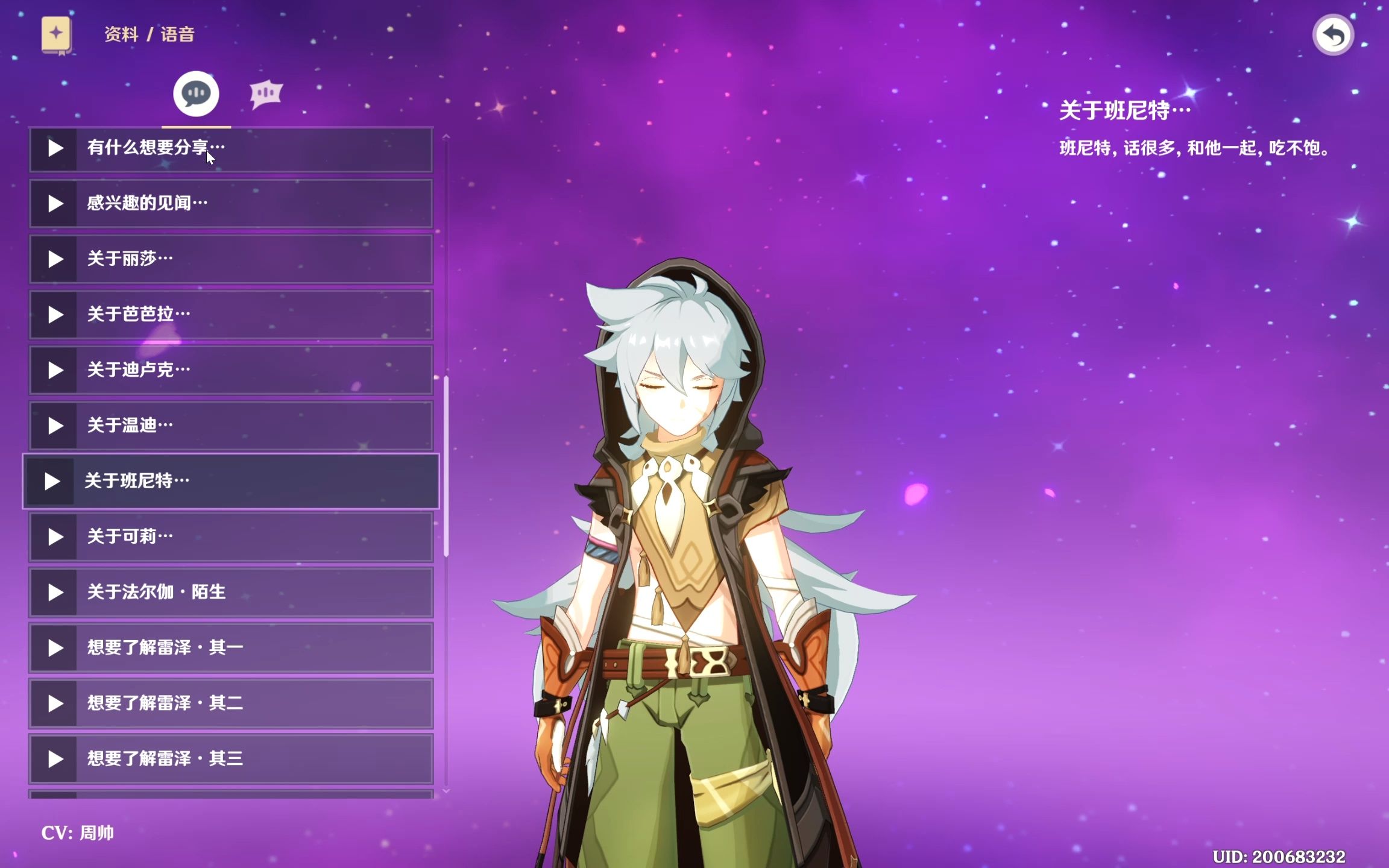Choose the 关于迪卢克 voice entry
1389x868 pixels.
[x=231, y=370]
